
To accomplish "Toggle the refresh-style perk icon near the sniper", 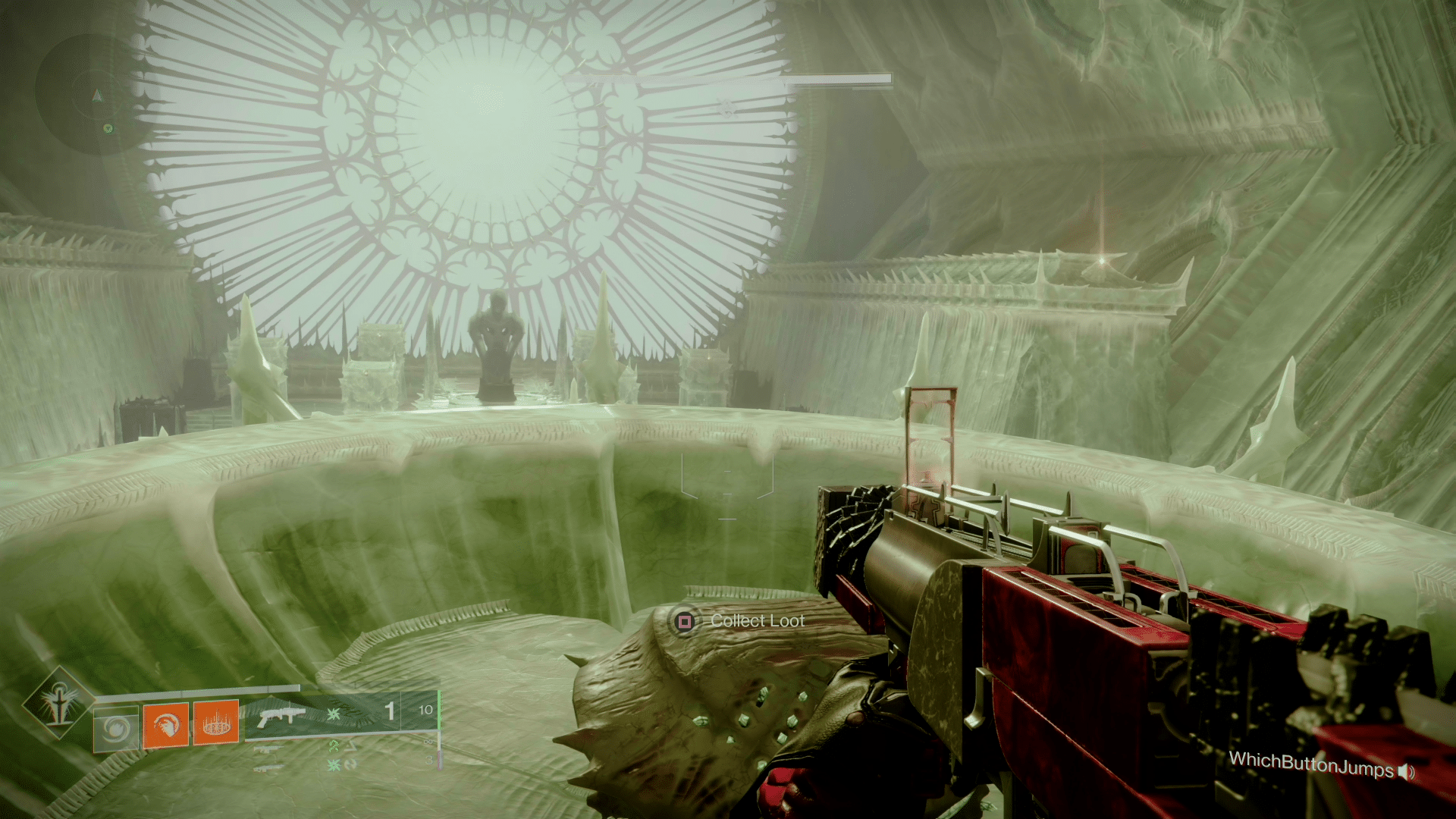I will click(352, 765).
